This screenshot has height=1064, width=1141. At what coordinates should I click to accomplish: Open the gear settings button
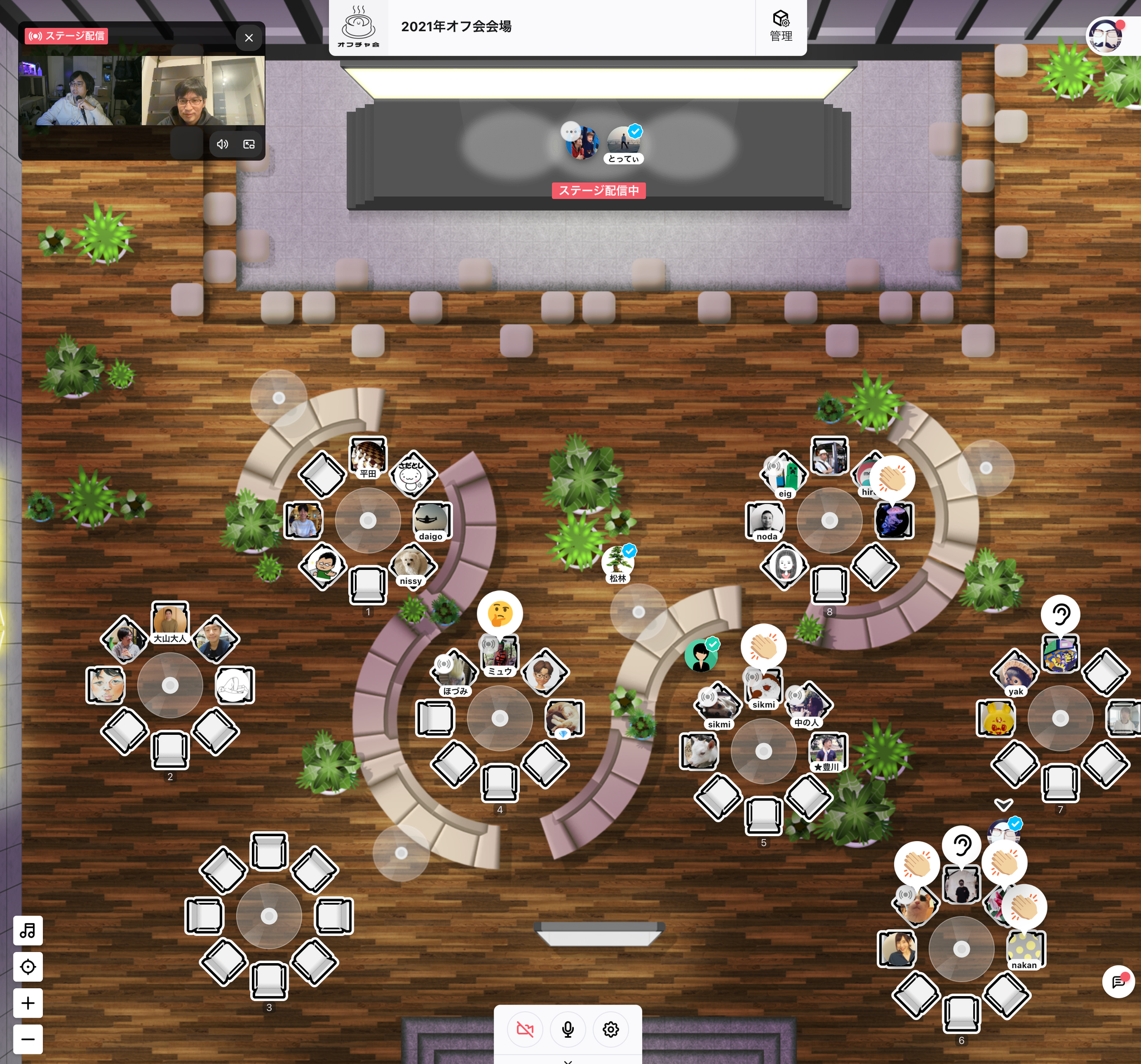[611, 1029]
